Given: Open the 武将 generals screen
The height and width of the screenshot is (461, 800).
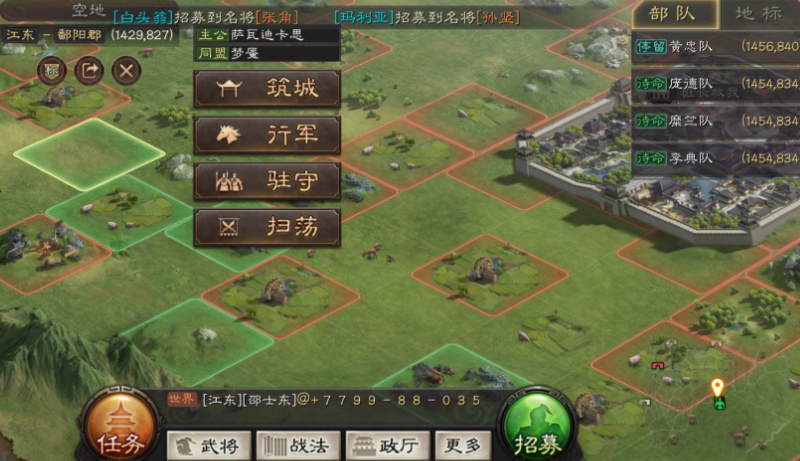Looking at the screenshot, I should click(x=208, y=445).
